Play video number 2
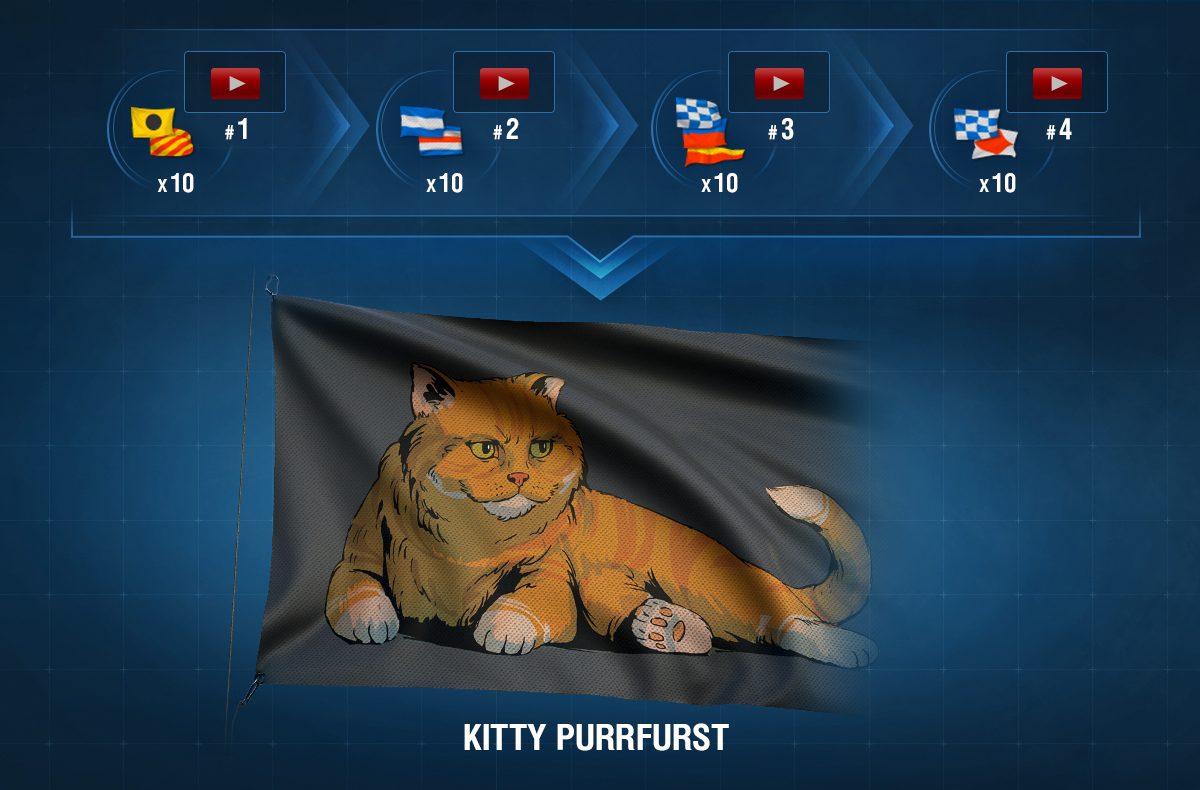Viewport: 1200px width, 790px height. [x=503, y=83]
